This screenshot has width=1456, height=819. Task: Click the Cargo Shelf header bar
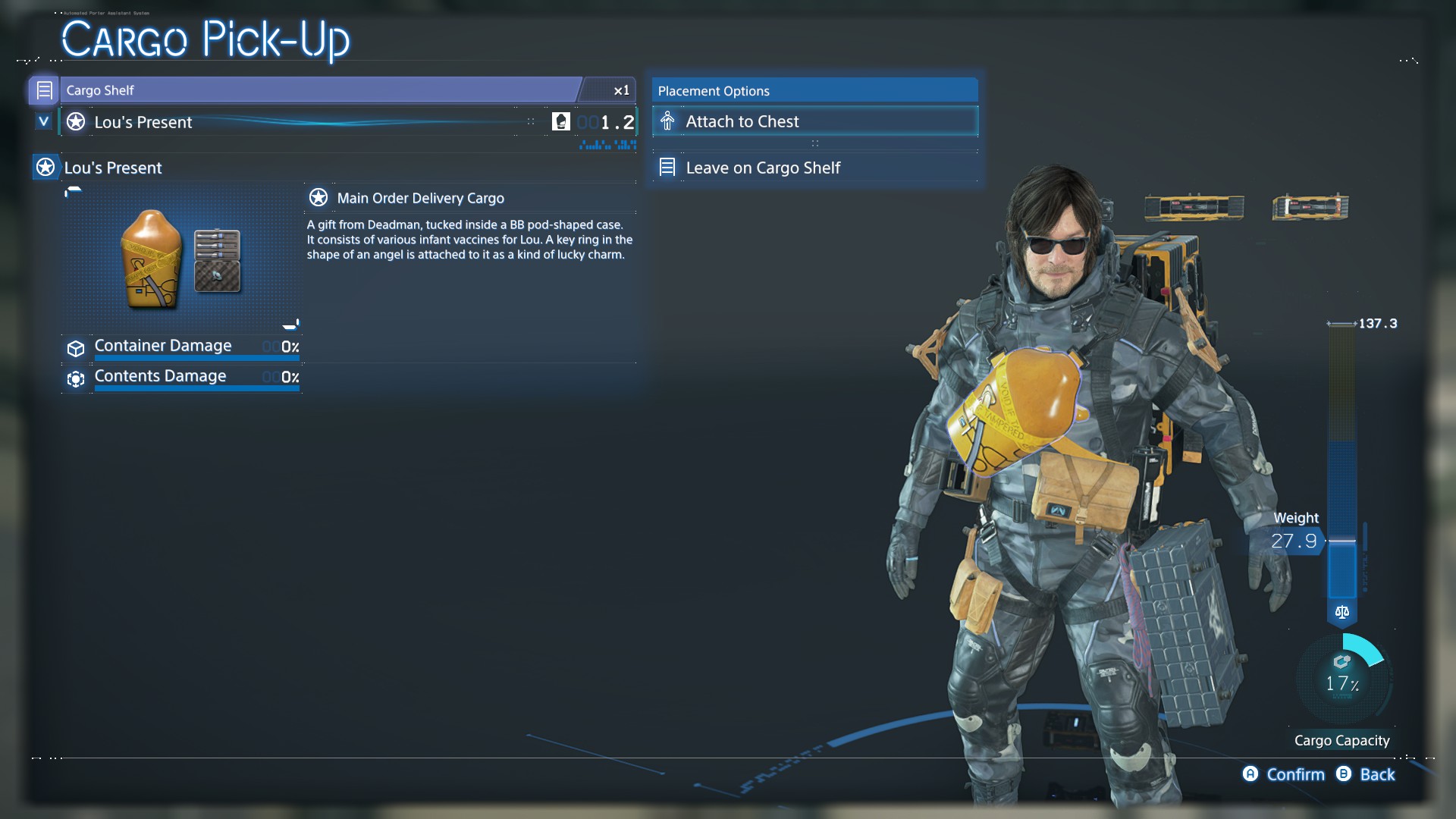point(318,90)
